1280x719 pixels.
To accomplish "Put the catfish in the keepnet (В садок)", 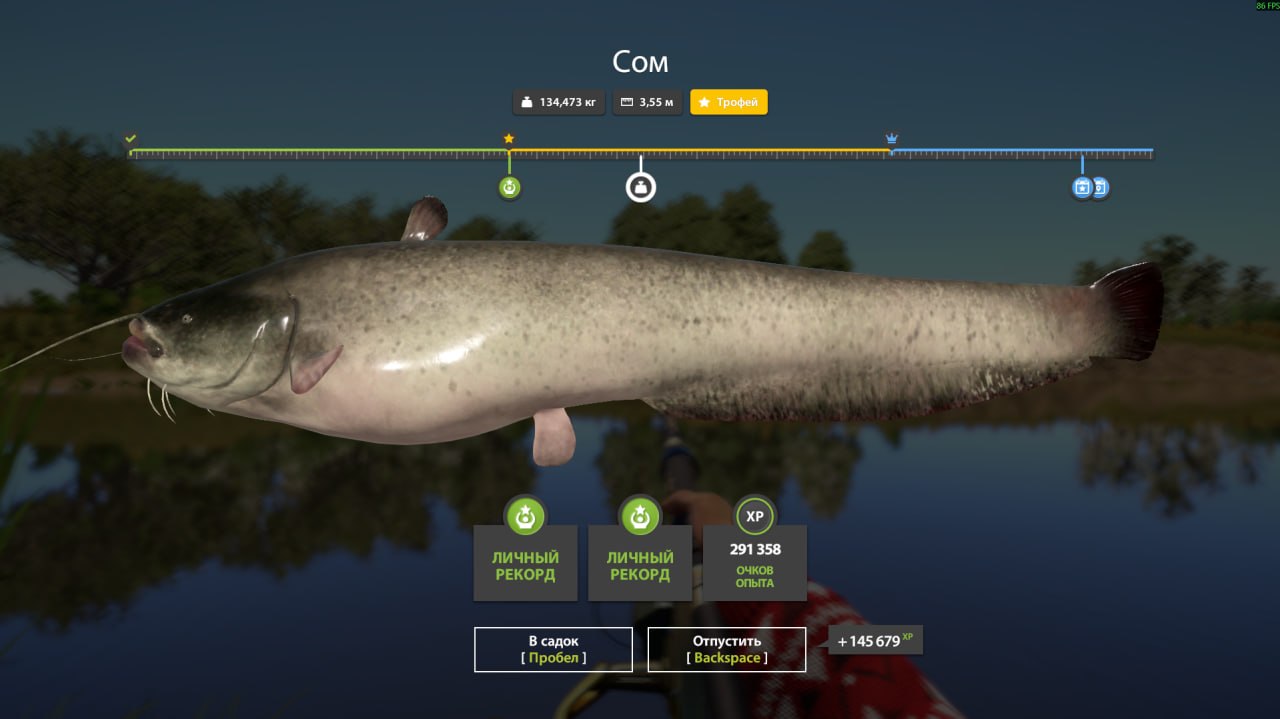I will pyautogui.click(x=553, y=649).
